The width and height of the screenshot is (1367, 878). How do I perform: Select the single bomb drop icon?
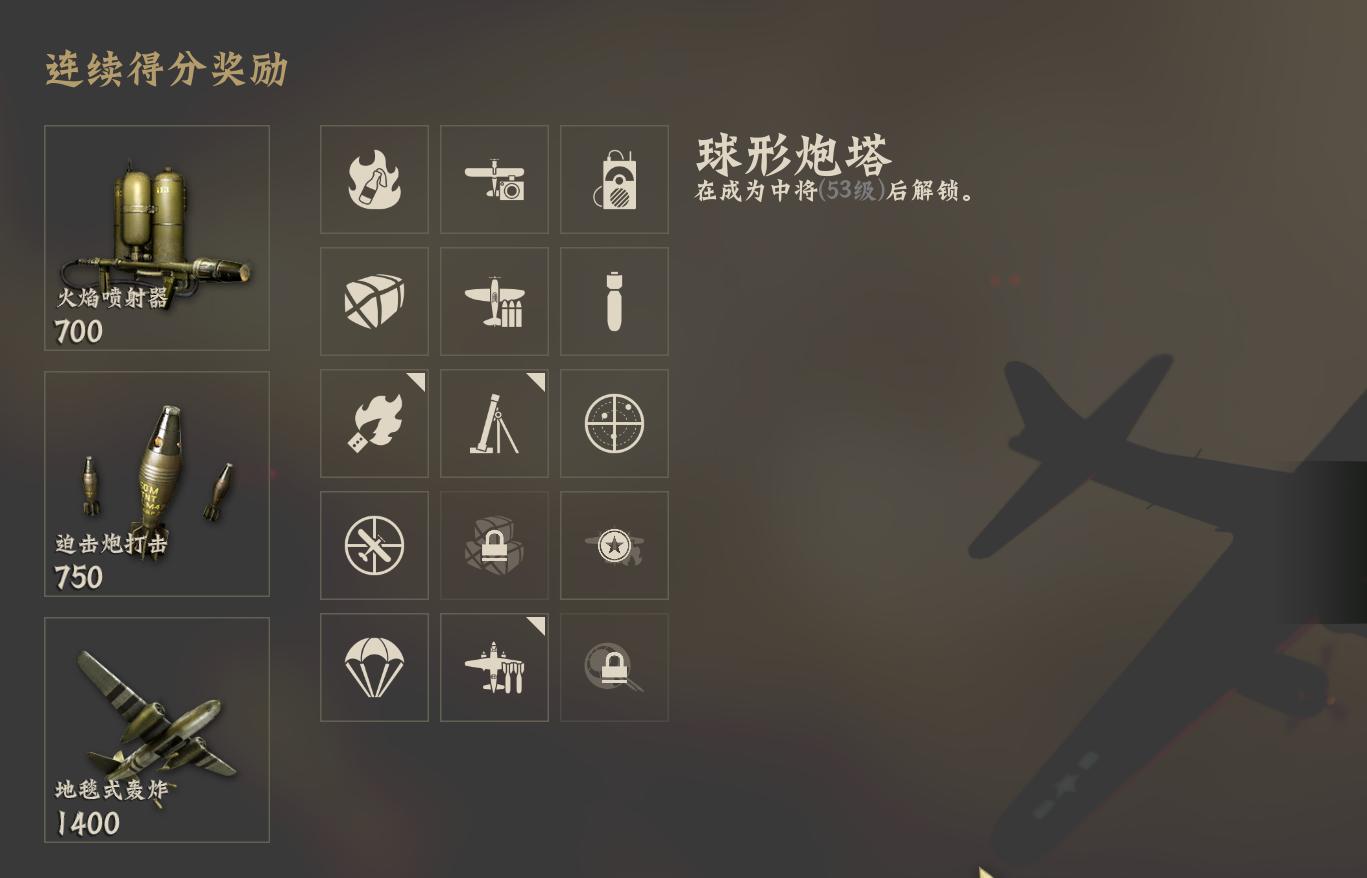pos(613,301)
